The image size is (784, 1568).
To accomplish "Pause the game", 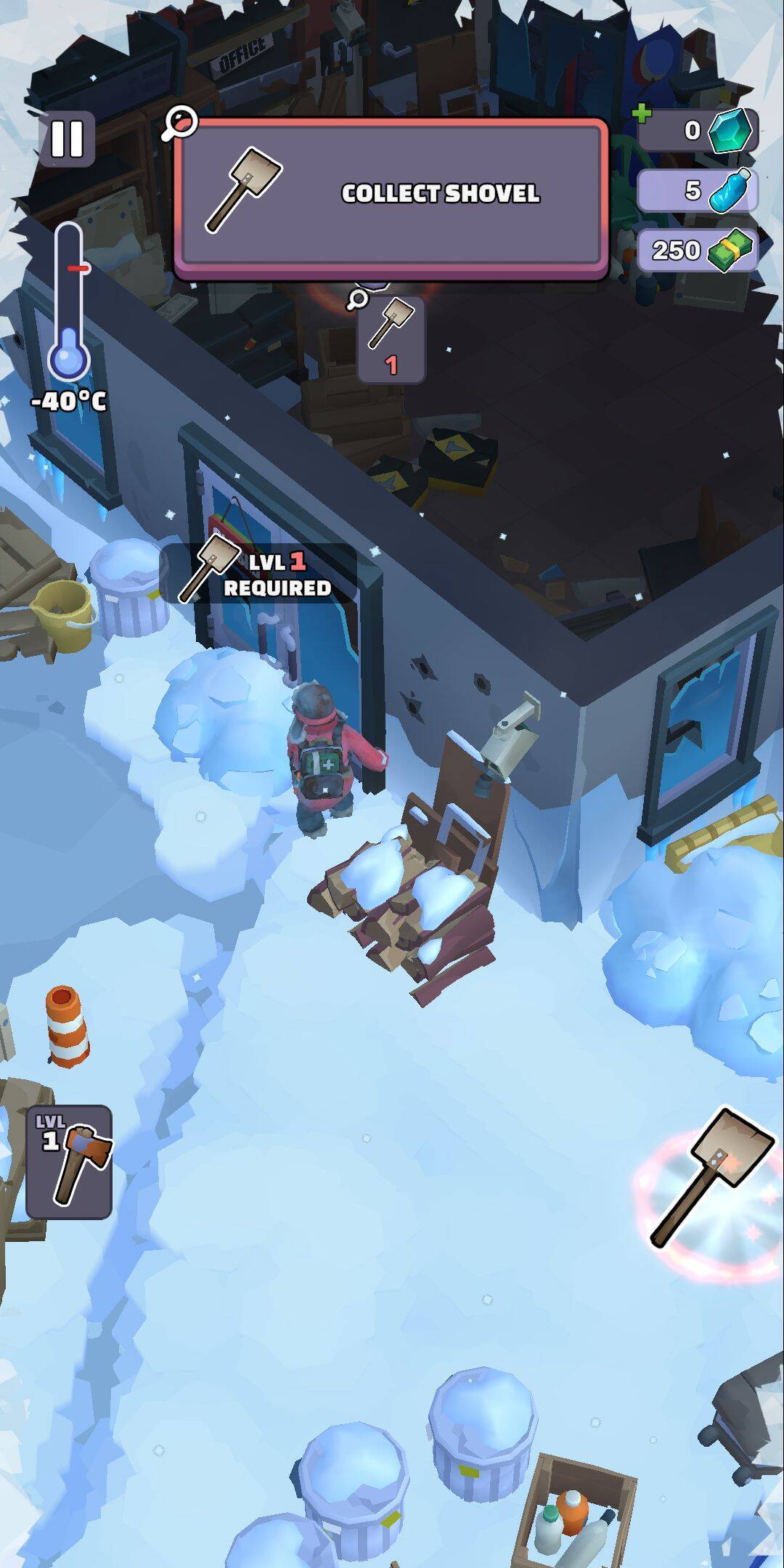I will (67, 138).
